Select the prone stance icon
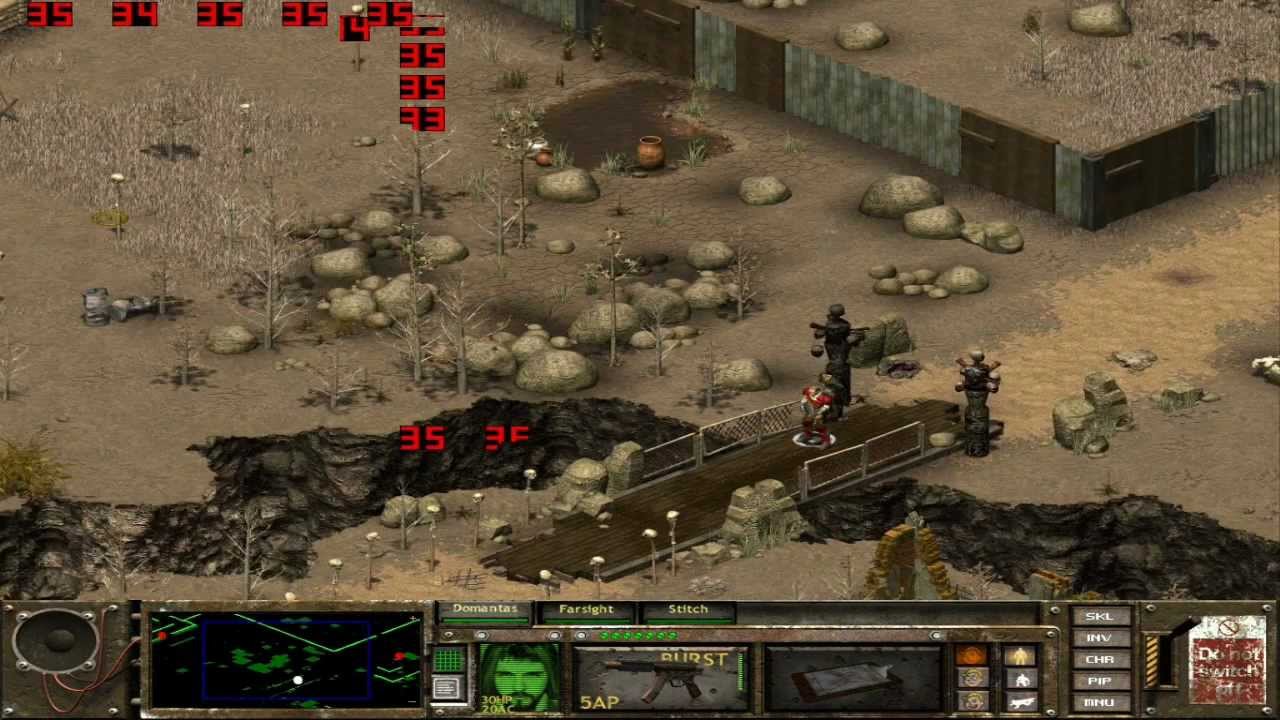Screen dimensions: 1280x720 pyautogui.click(x=1022, y=699)
